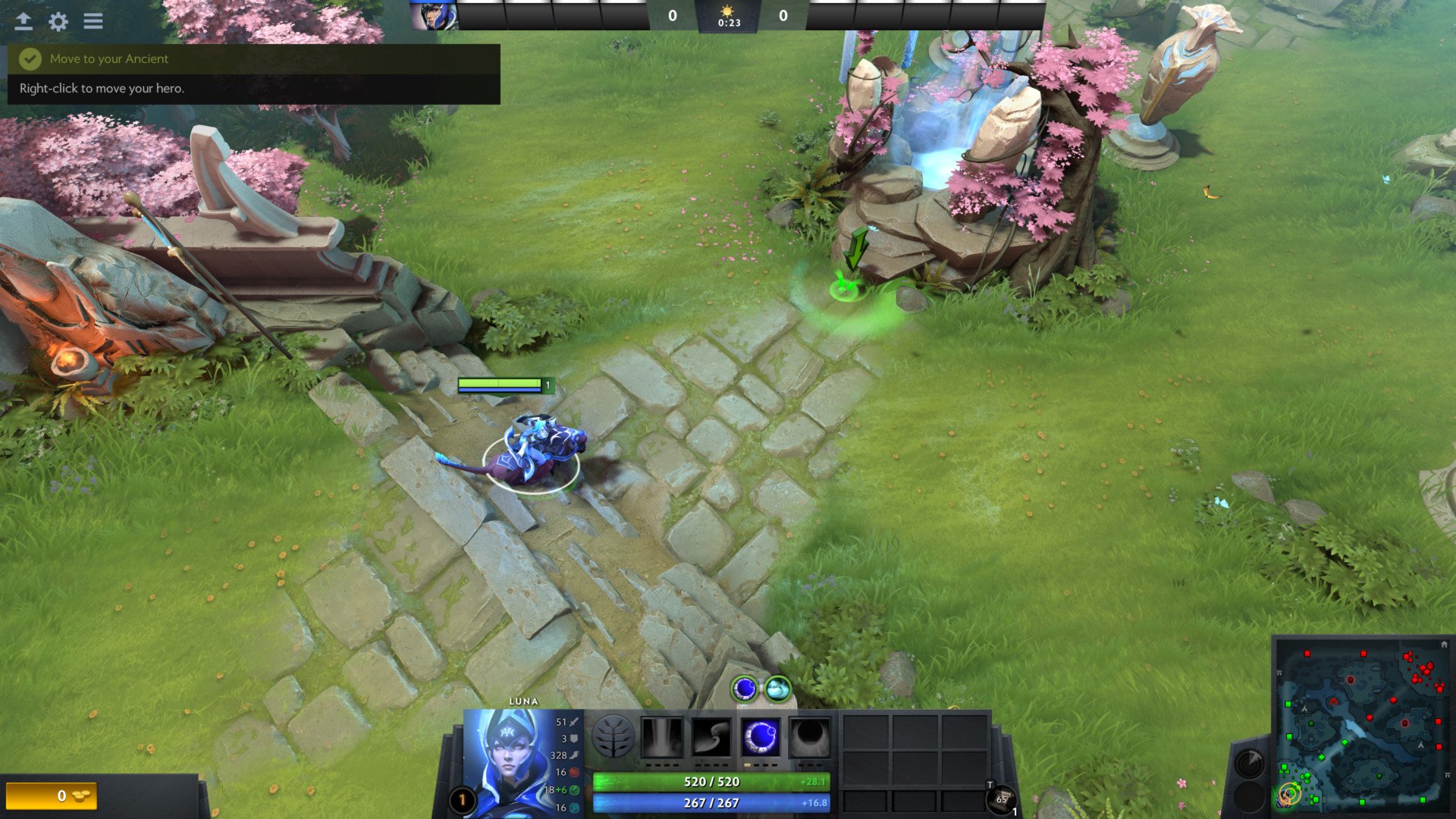Click the green quest checkmark circle
1456x819 pixels.
coord(30,58)
